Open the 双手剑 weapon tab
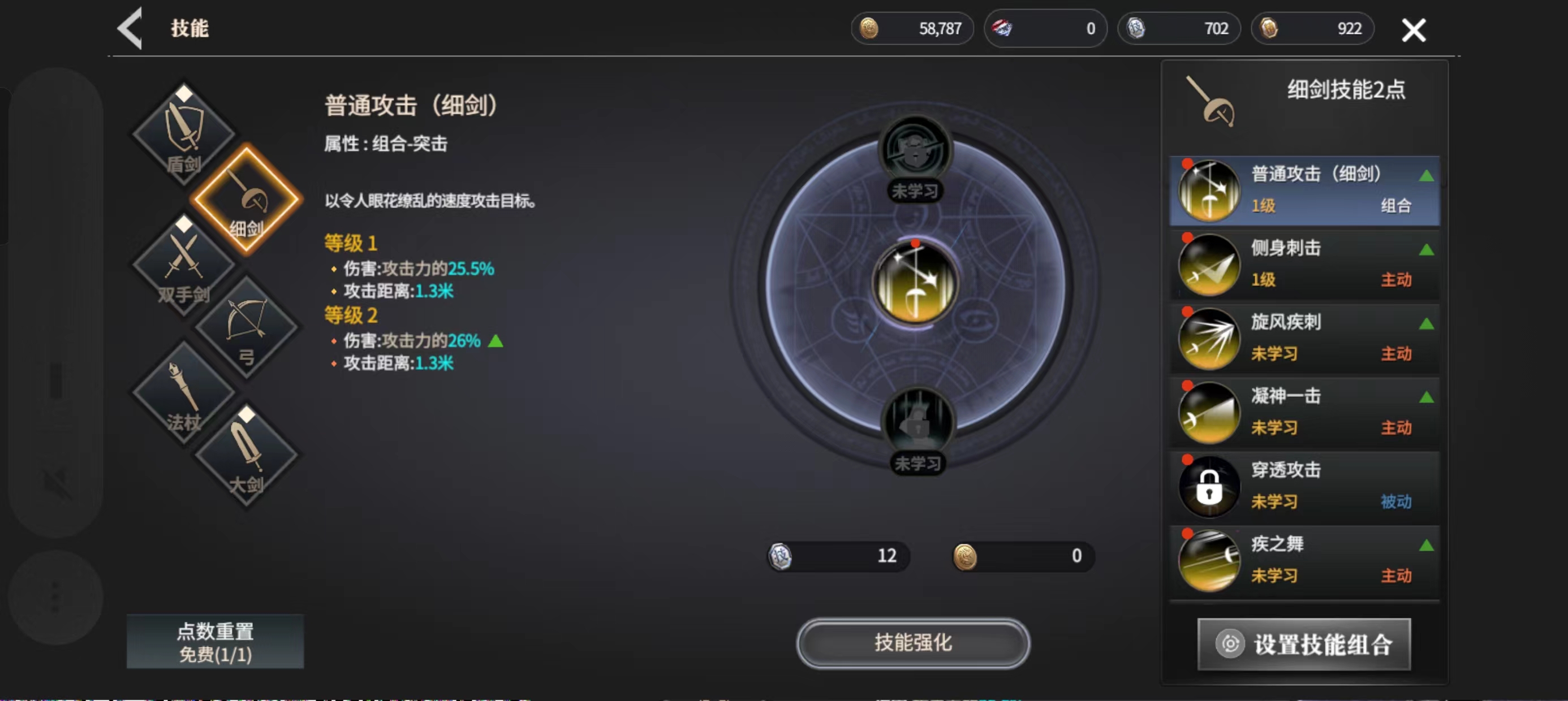 click(x=183, y=265)
